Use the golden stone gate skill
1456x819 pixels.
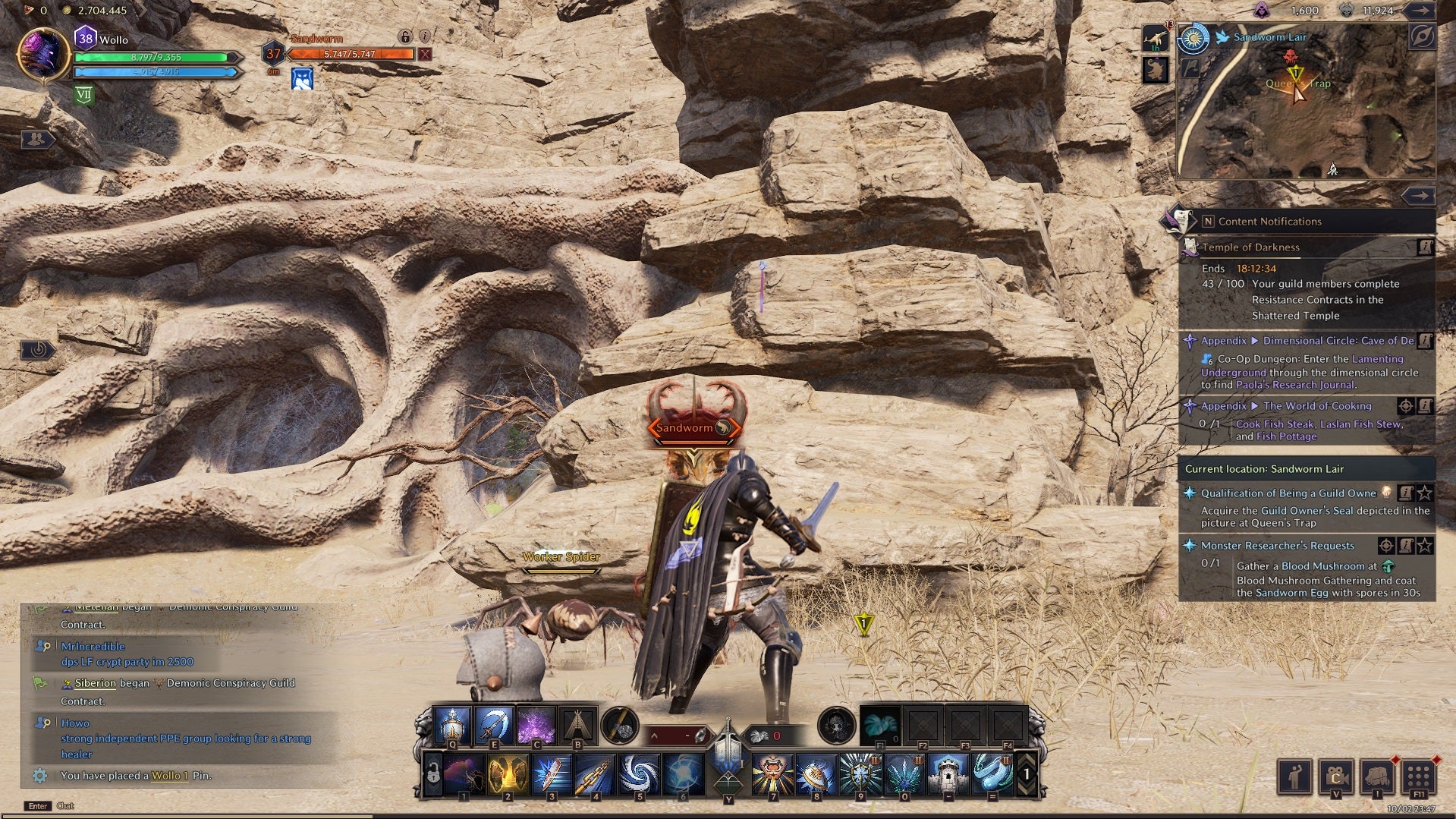point(508,773)
